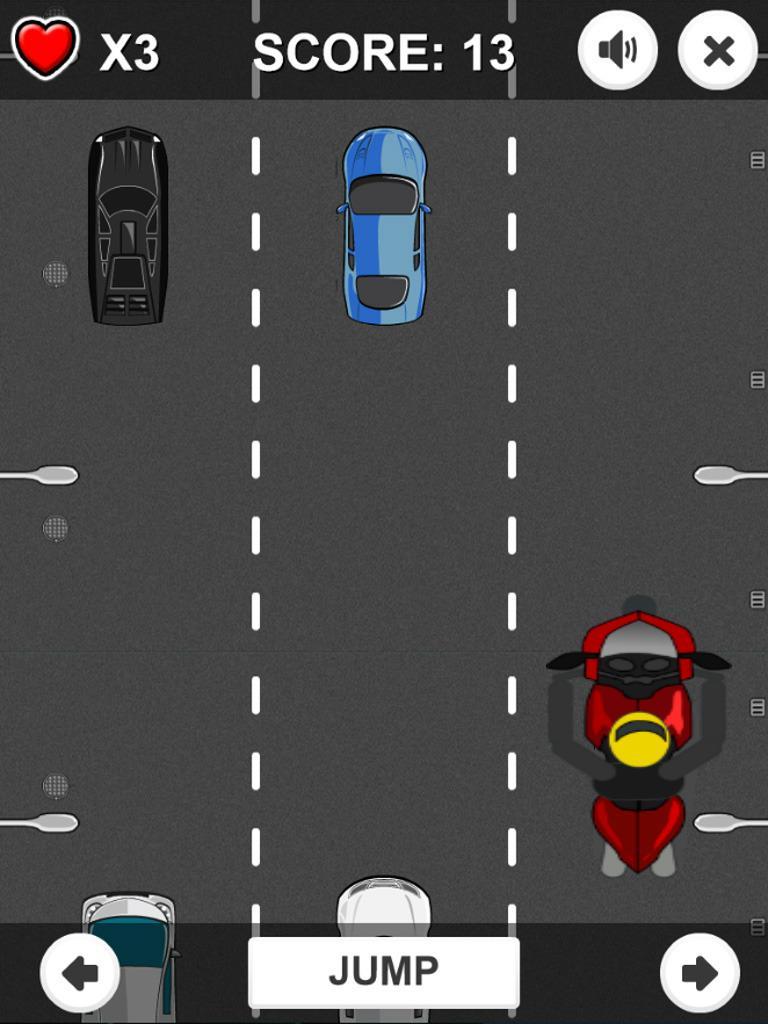Steer left with the left arrow button
Image resolution: width=768 pixels, height=1024 pixels.
80,972
